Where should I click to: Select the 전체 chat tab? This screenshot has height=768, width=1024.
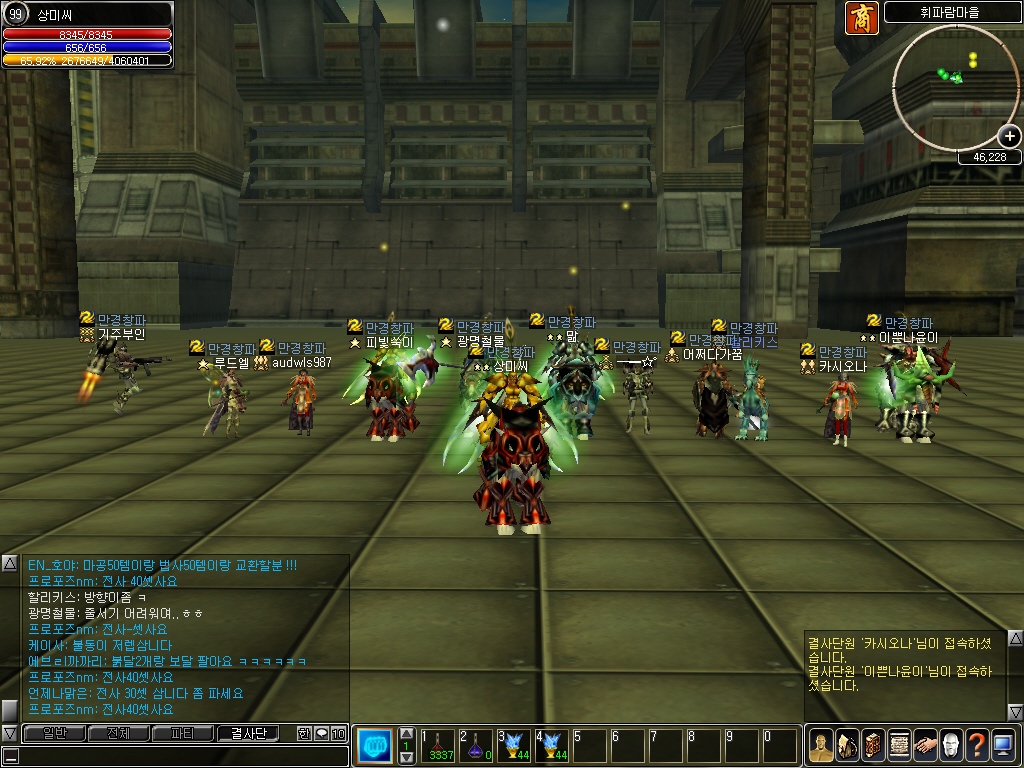119,733
